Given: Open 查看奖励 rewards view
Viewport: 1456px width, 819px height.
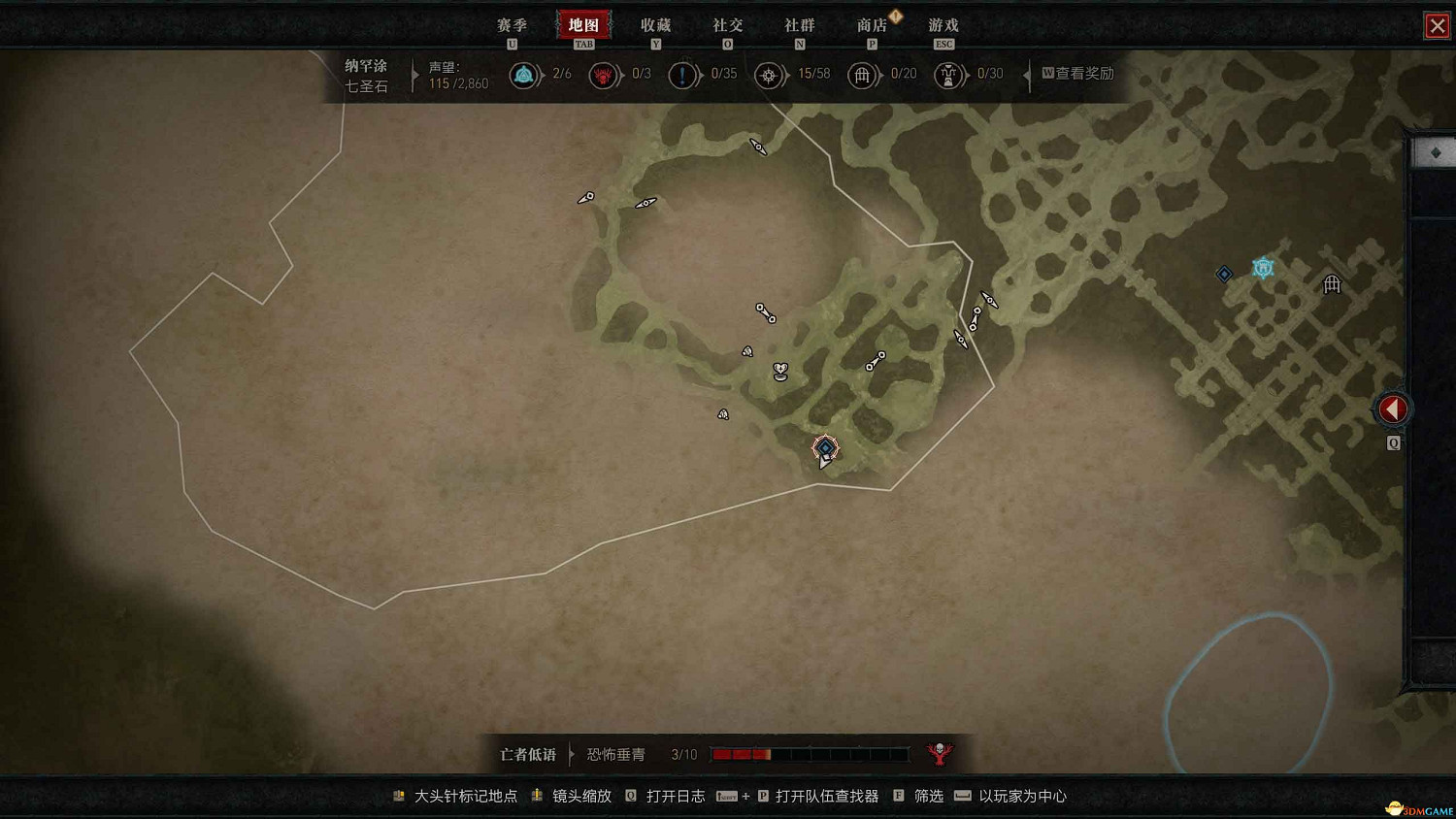Looking at the screenshot, I should pos(1077,74).
